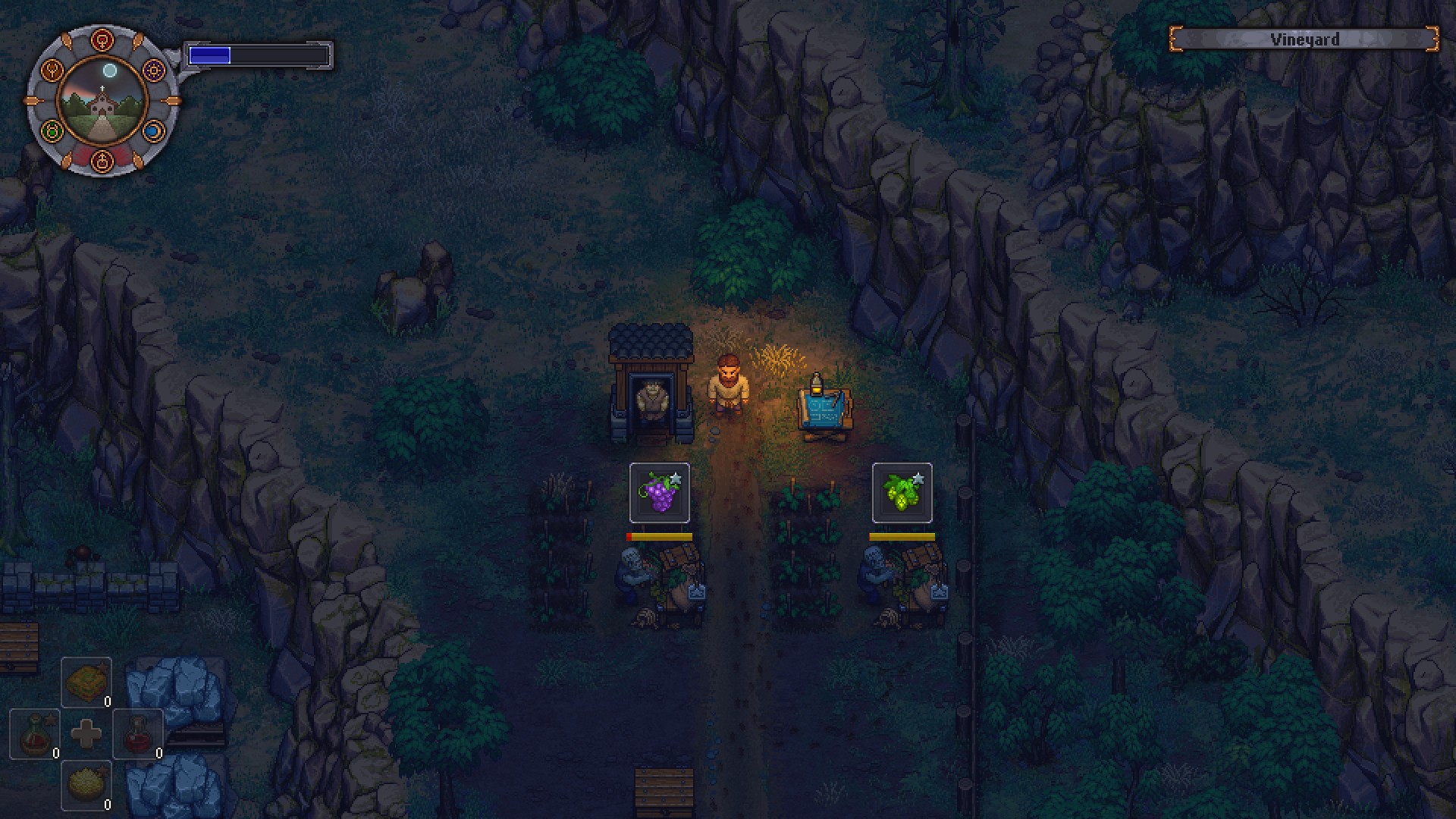The width and height of the screenshot is (1456, 819).
Task: Click the green rune on the day circle
Action: 51,130
